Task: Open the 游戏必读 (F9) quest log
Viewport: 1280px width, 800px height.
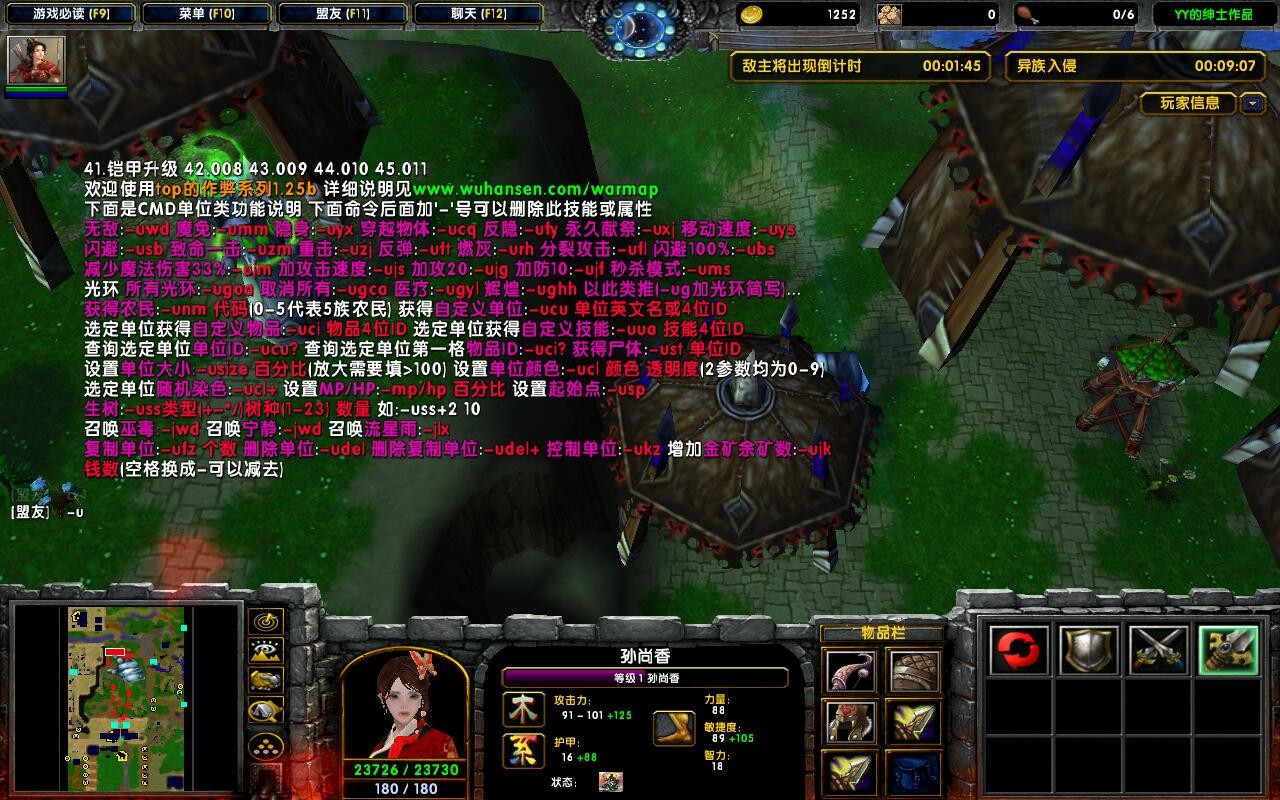Action: 70,14
